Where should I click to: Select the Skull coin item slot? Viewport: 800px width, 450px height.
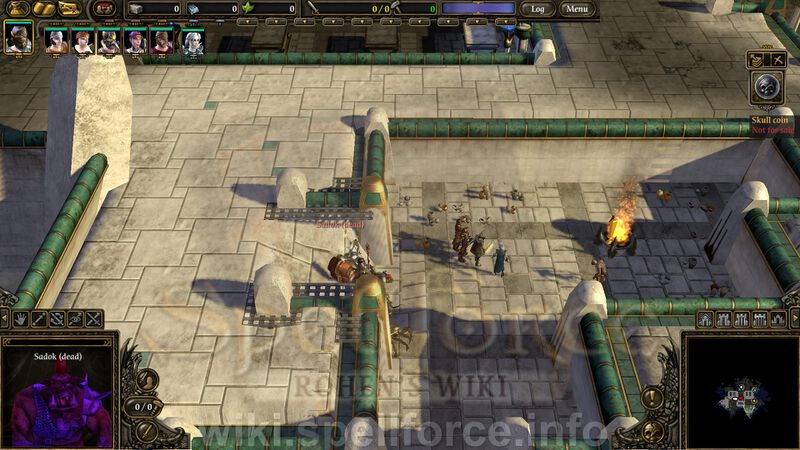765,89
